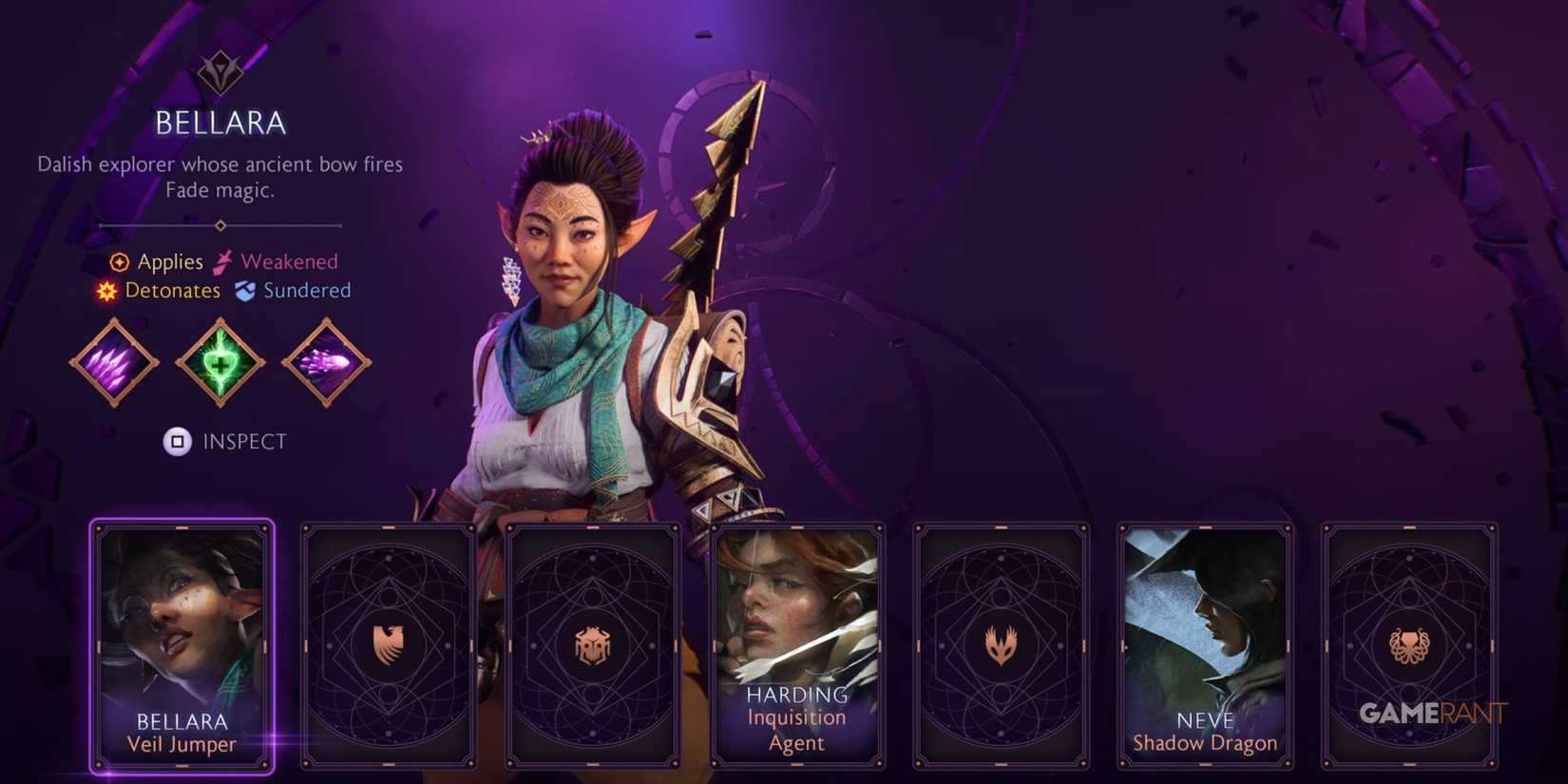The width and height of the screenshot is (1568, 784).
Task: Select the Neve Shadow Dragon card
Action: click(1205, 644)
